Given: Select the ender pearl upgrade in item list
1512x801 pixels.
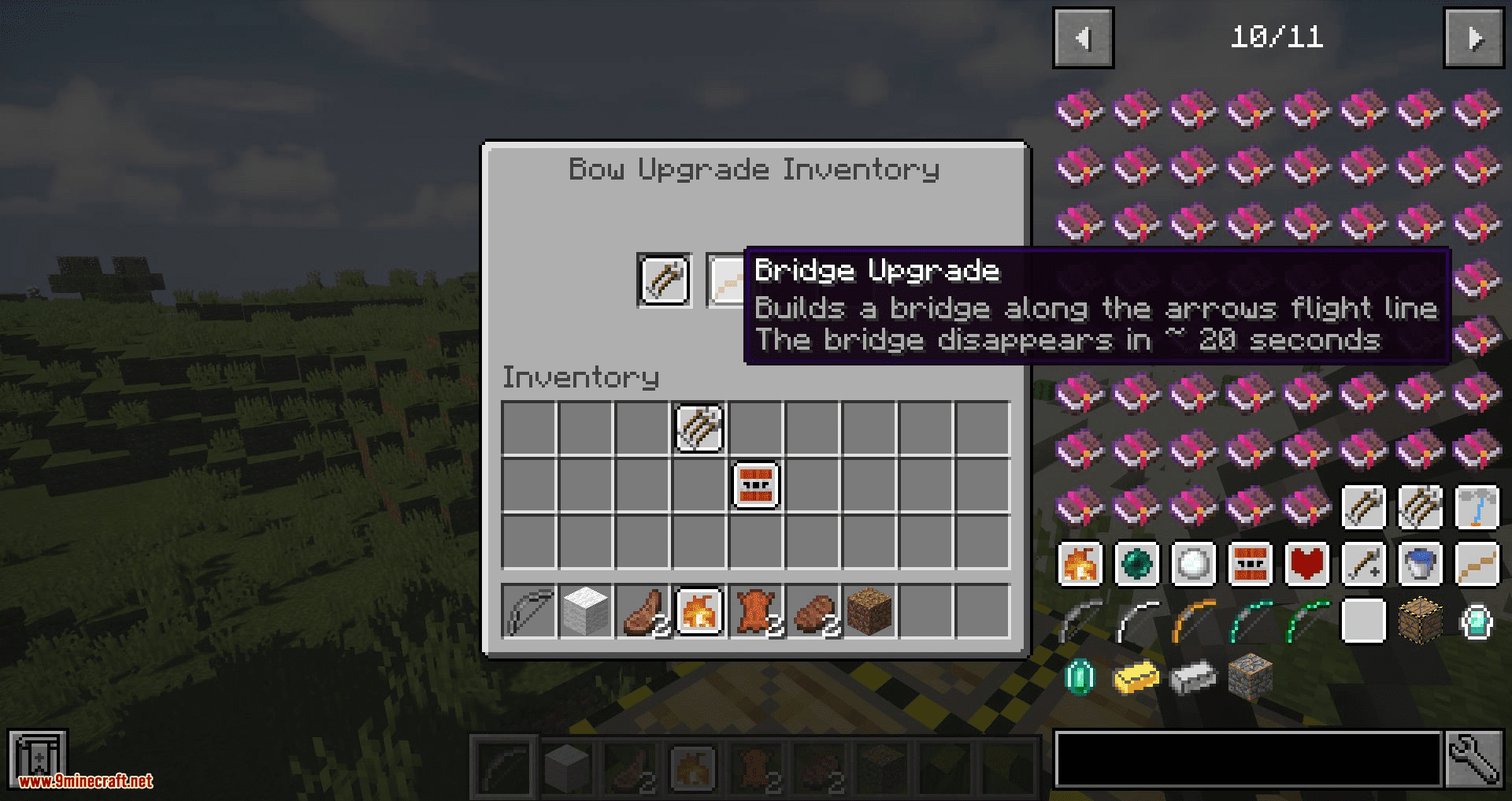Looking at the screenshot, I should click(1136, 565).
